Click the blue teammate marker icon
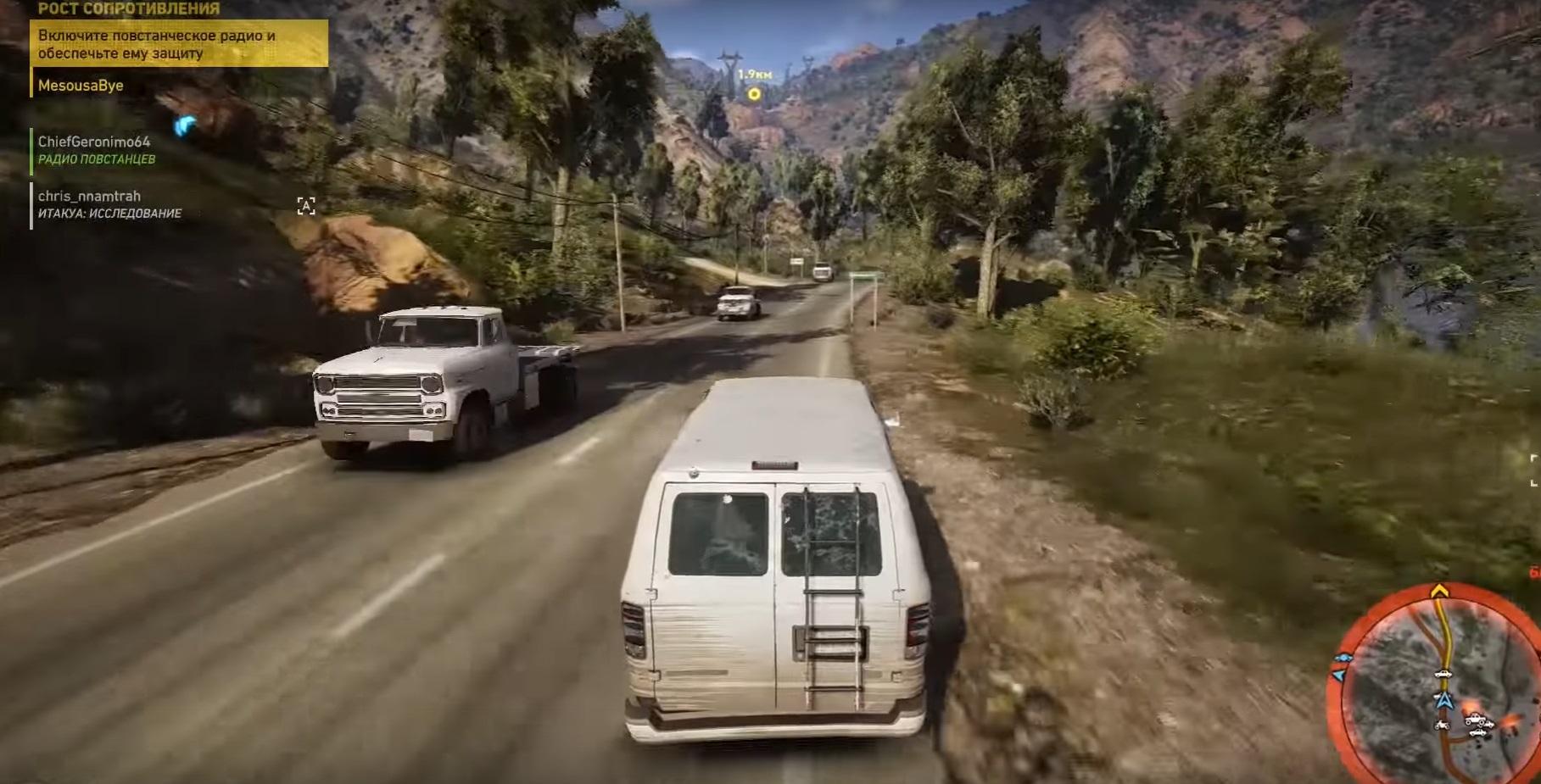Screen dimensions: 1541x784 click(184, 126)
